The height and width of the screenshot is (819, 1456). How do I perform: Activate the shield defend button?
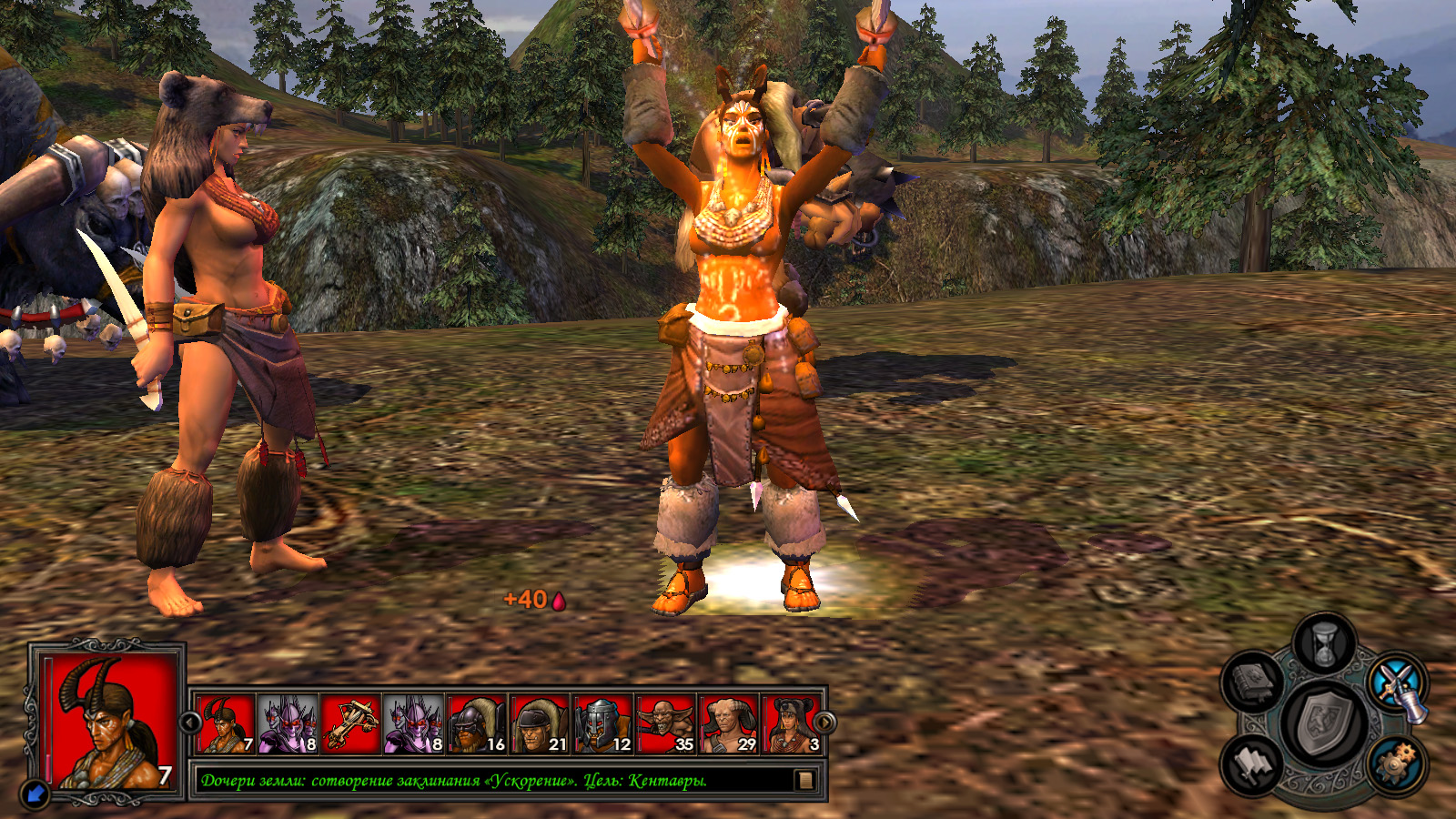pos(1323,723)
